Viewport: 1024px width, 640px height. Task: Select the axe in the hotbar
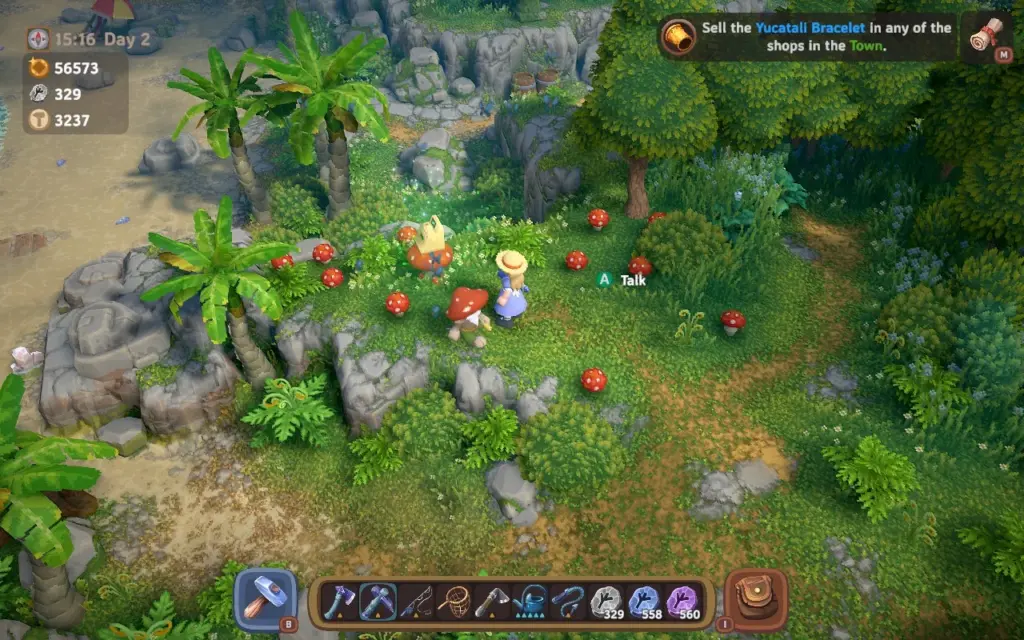[339, 601]
